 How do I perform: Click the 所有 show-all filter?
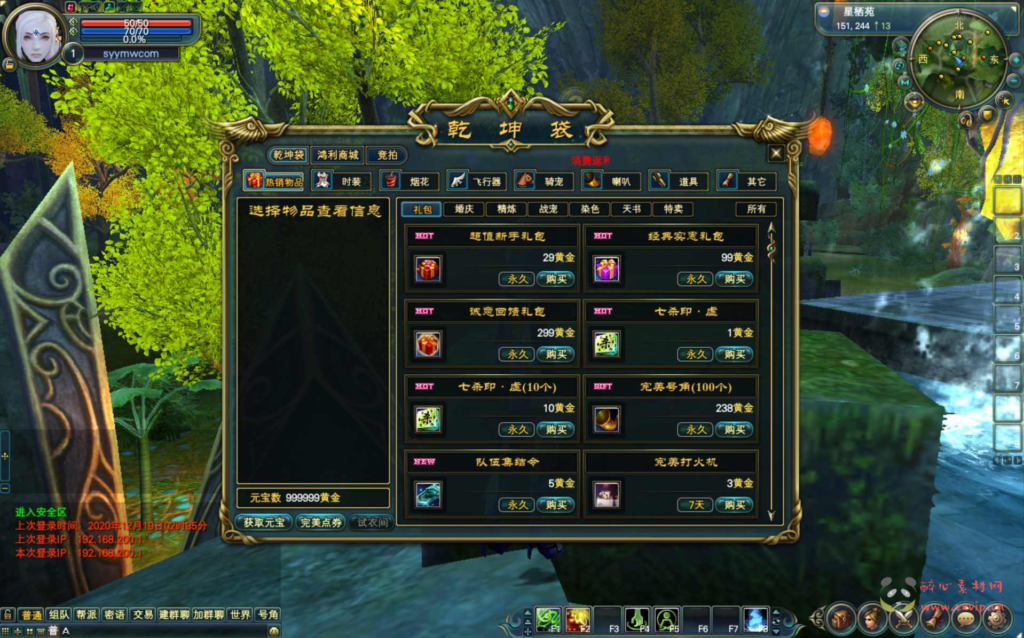tap(756, 209)
